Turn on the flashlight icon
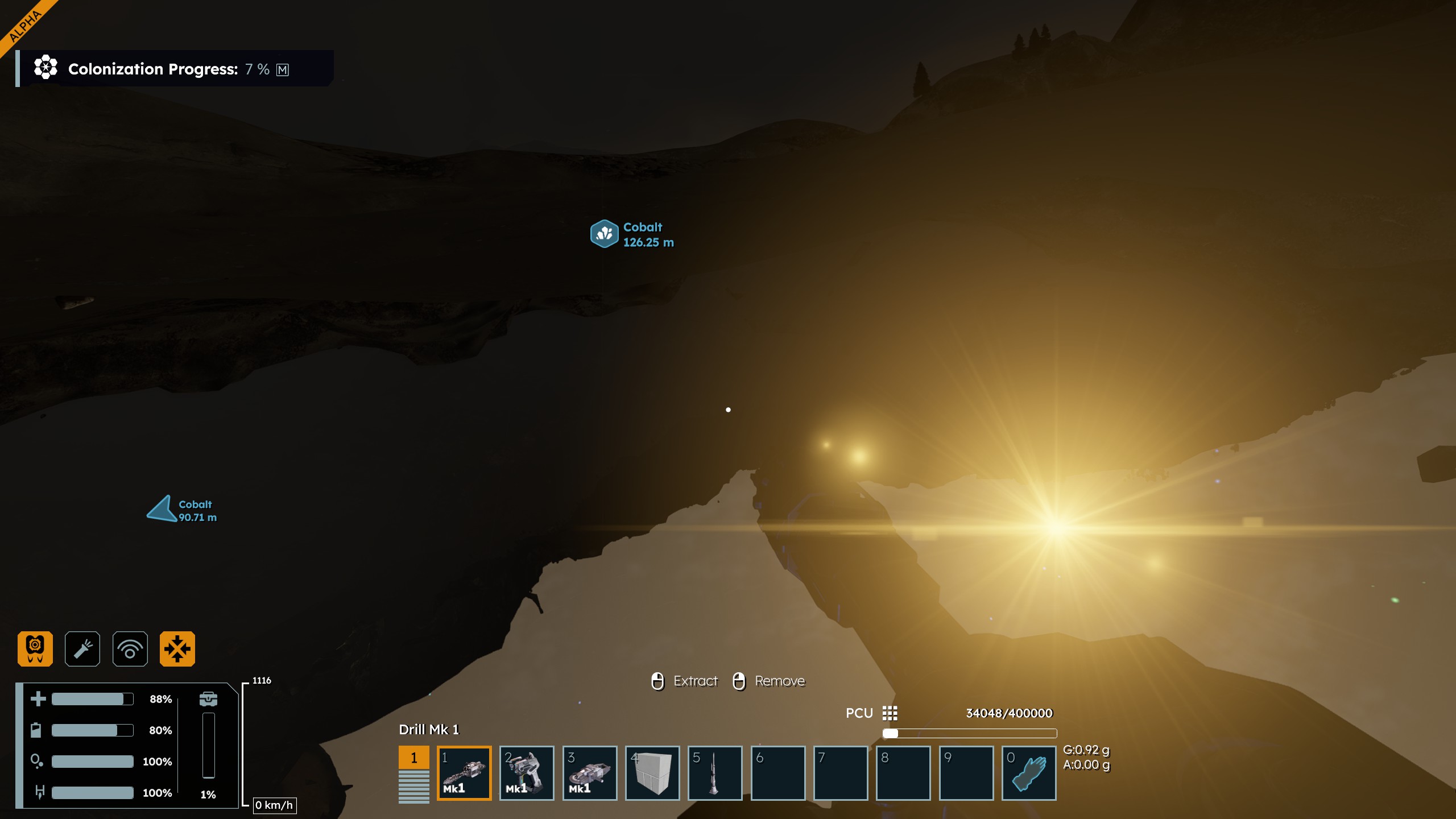 pyautogui.click(x=82, y=648)
